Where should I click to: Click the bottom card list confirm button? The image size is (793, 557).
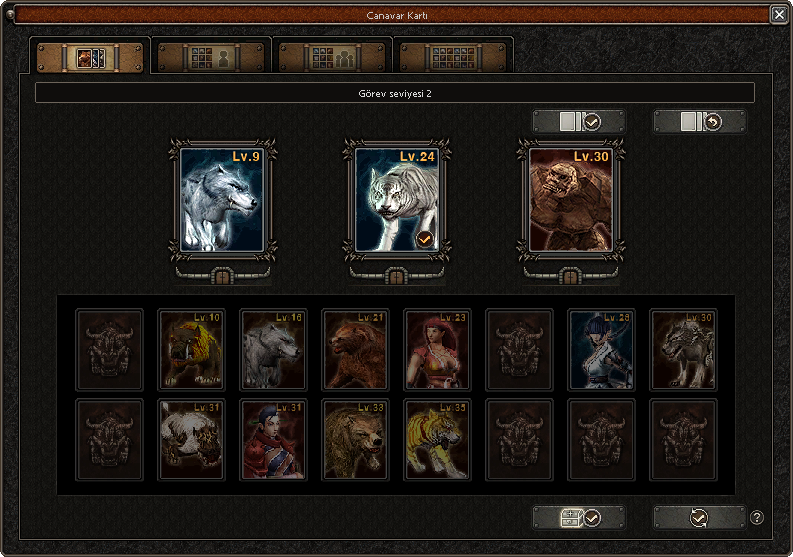(x=579, y=518)
